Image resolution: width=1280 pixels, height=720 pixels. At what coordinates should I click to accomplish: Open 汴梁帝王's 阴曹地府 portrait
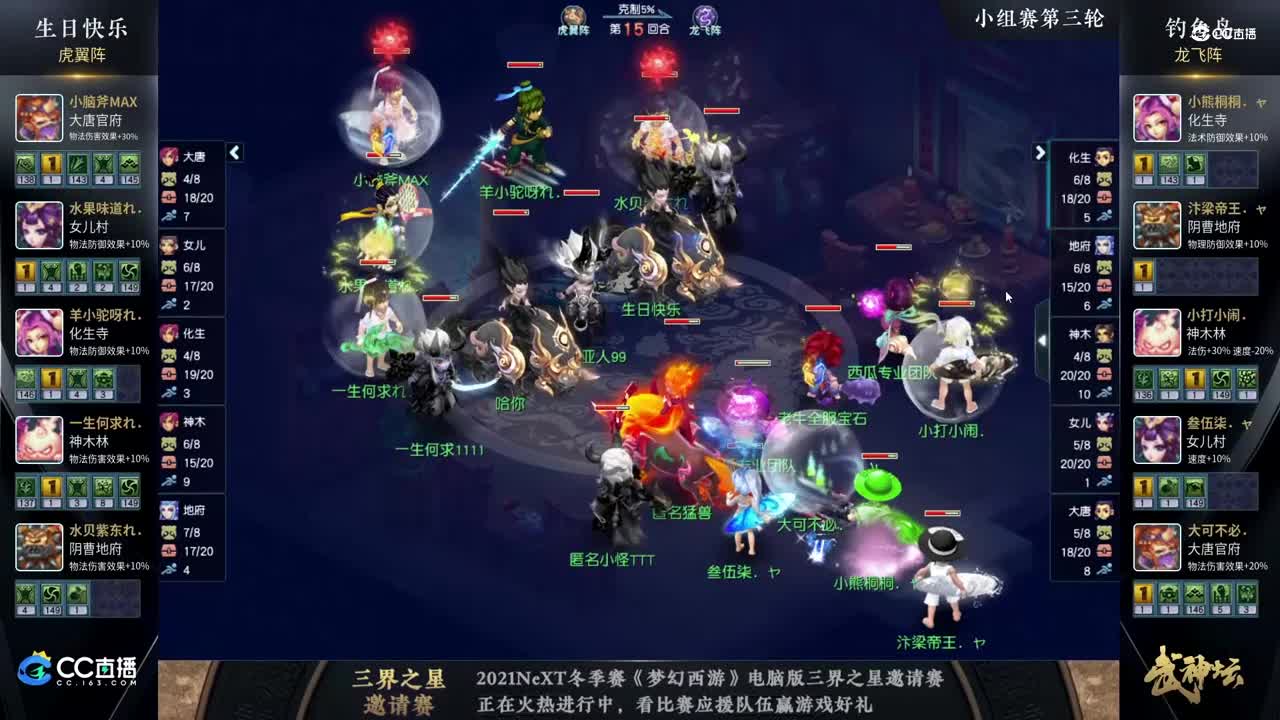pos(1157,224)
